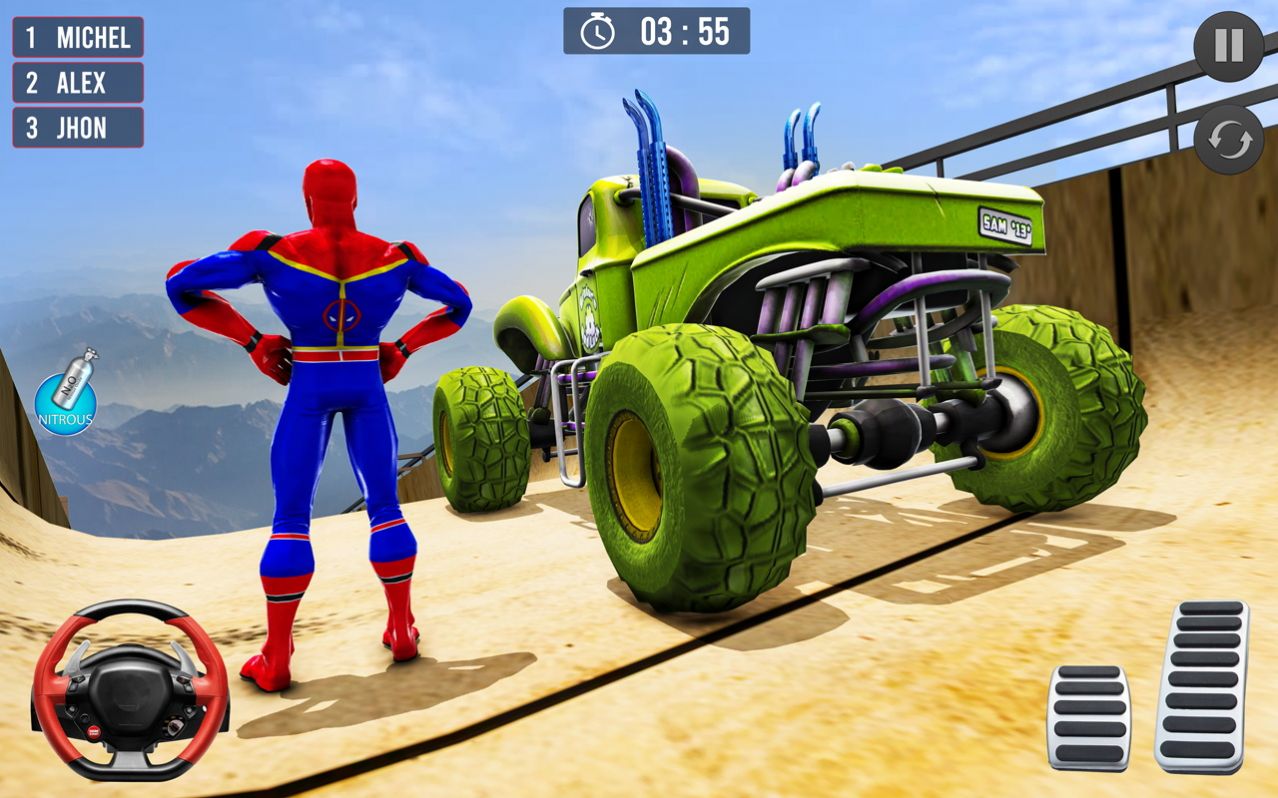Hit the tall accelerator pedal
The image size is (1278, 798).
pyautogui.click(x=1201, y=686)
